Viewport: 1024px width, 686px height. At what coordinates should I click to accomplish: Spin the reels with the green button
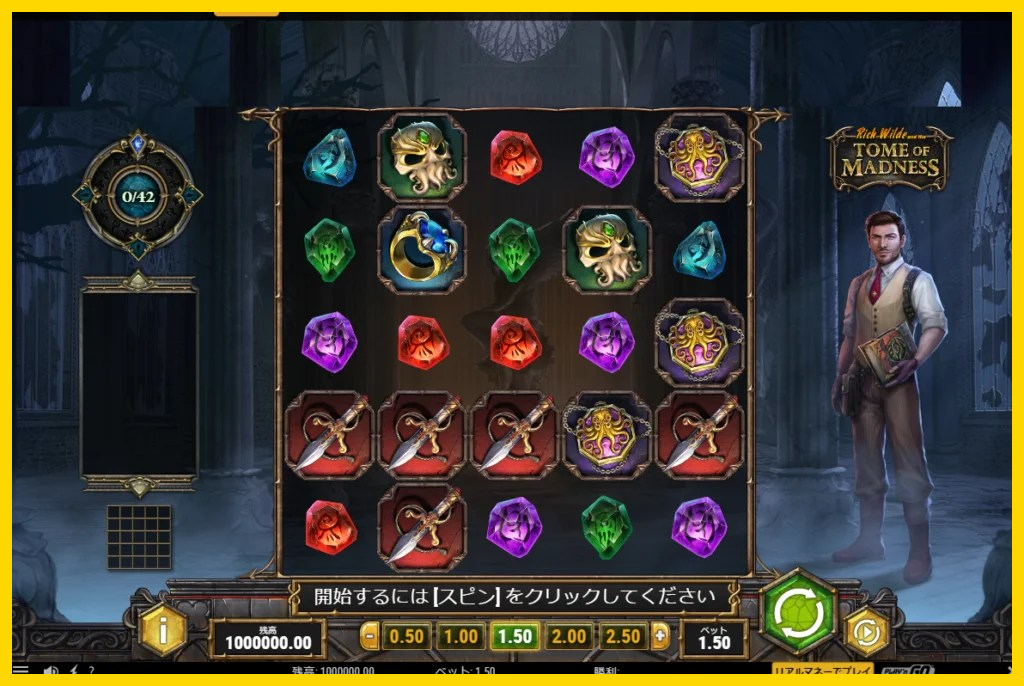click(798, 612)
